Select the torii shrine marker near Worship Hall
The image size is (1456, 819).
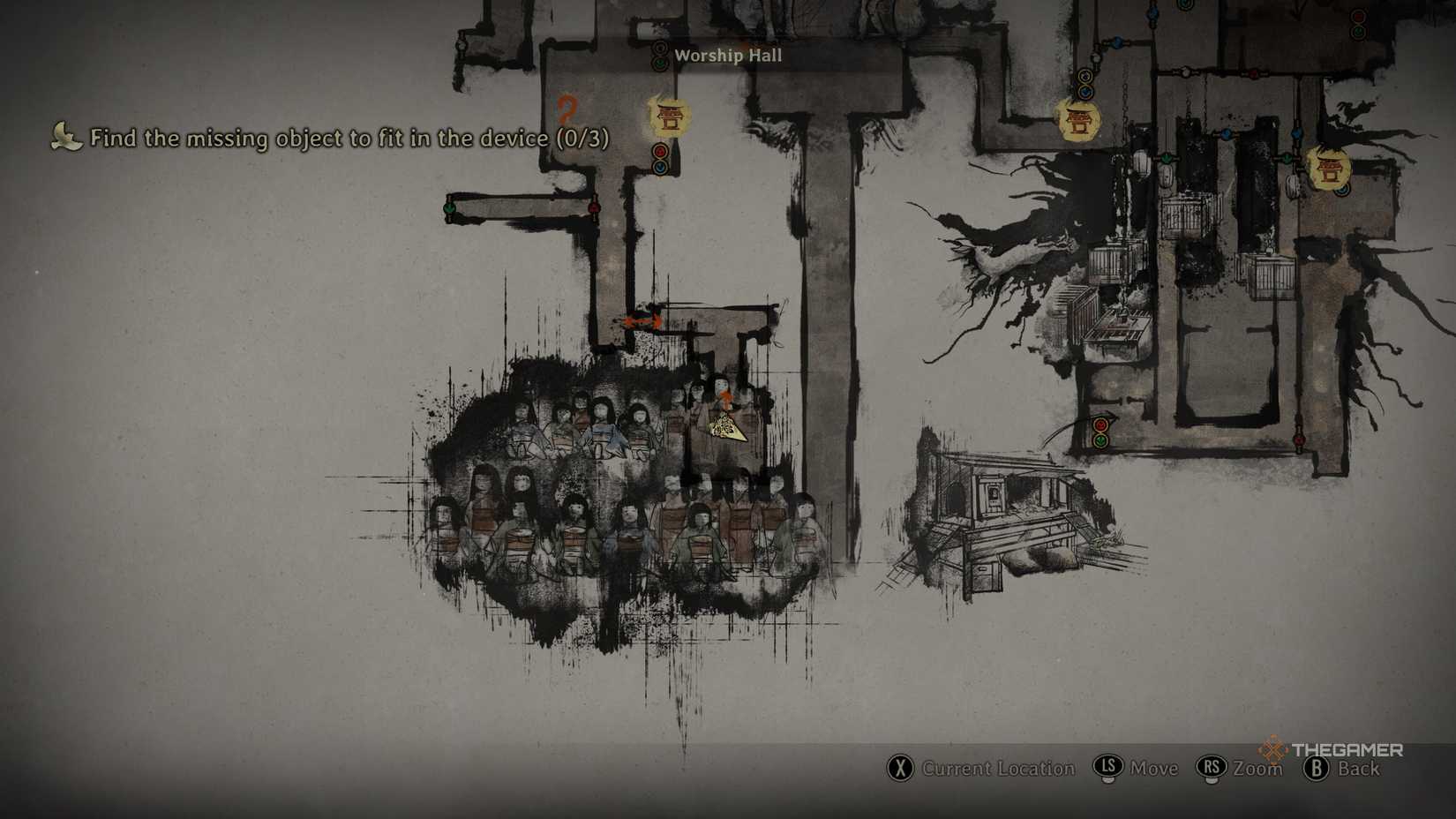pyautogui.click(x=669, y=116)
